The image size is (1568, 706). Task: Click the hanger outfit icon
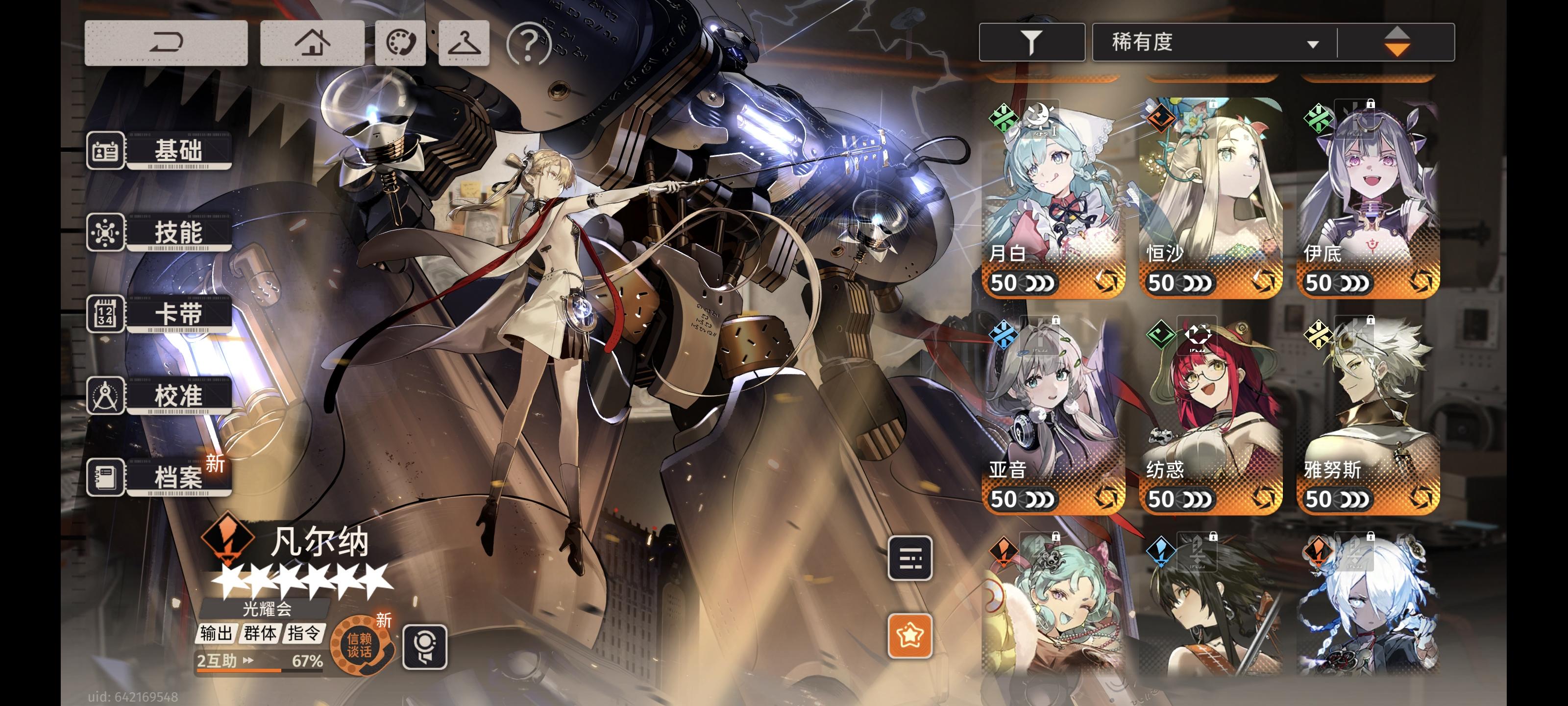point(464,43)
